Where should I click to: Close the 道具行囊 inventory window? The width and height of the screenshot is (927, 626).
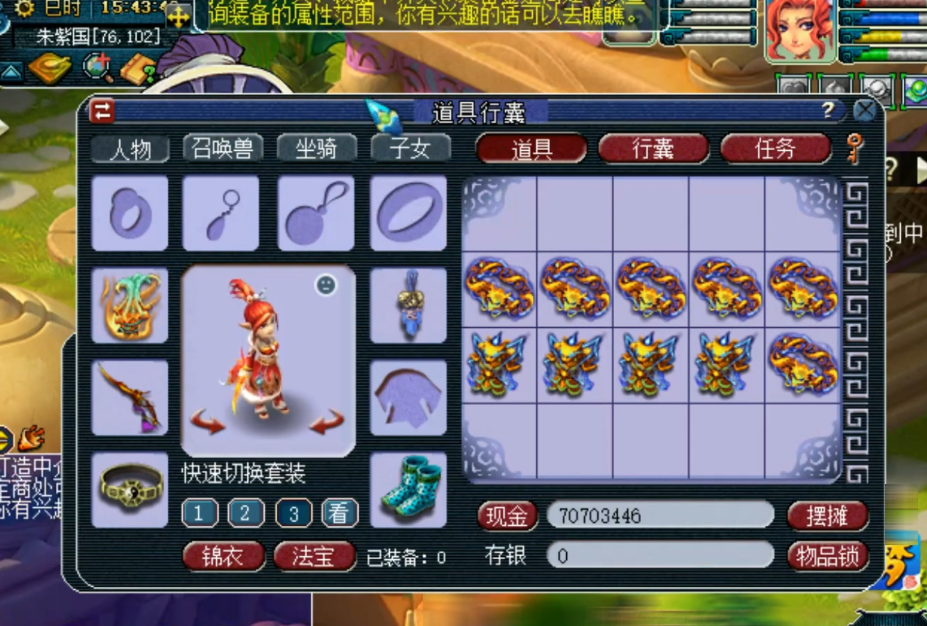click(x=864, y=110)
